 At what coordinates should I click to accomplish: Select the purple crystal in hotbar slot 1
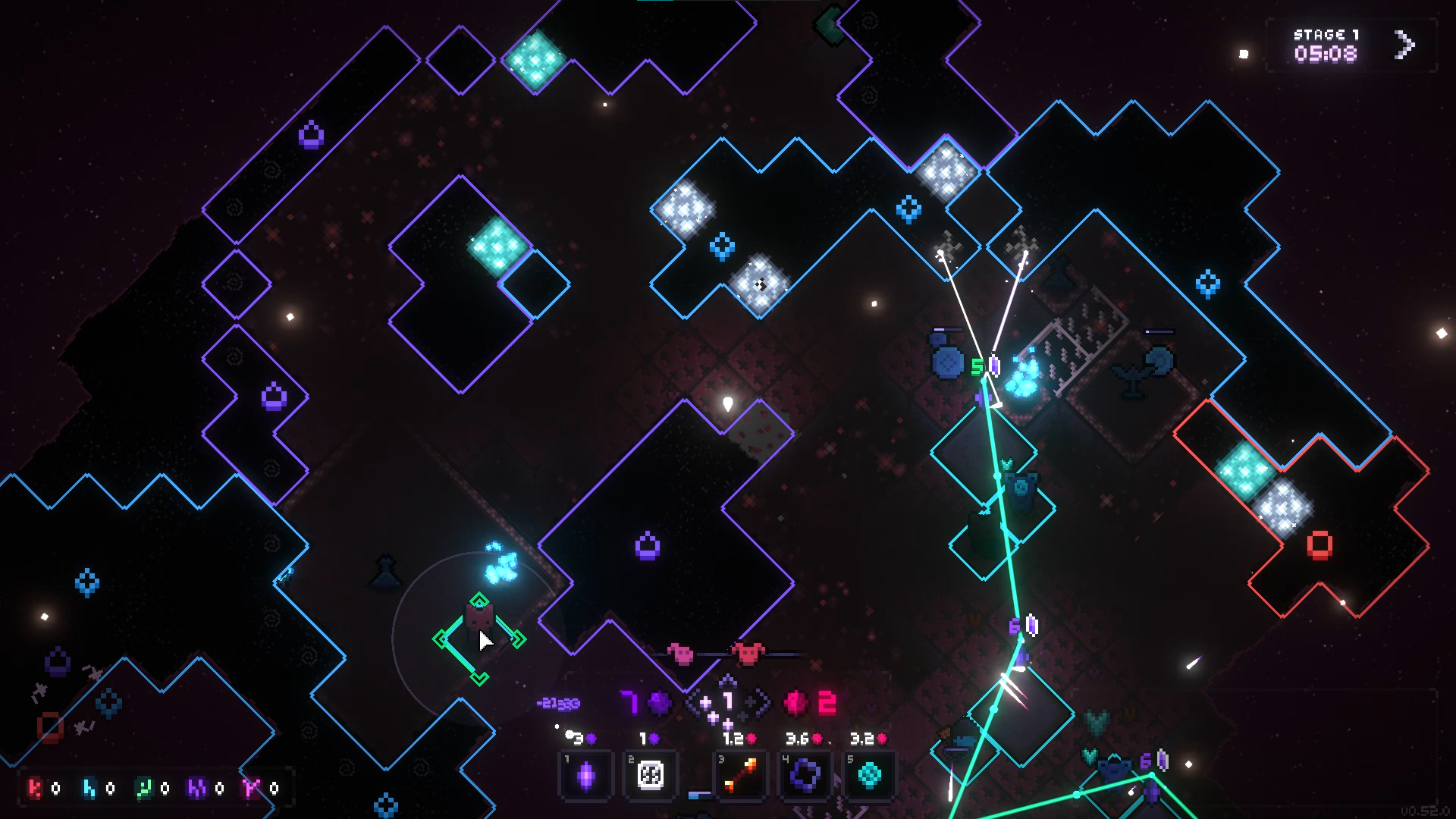pos(588,775)
